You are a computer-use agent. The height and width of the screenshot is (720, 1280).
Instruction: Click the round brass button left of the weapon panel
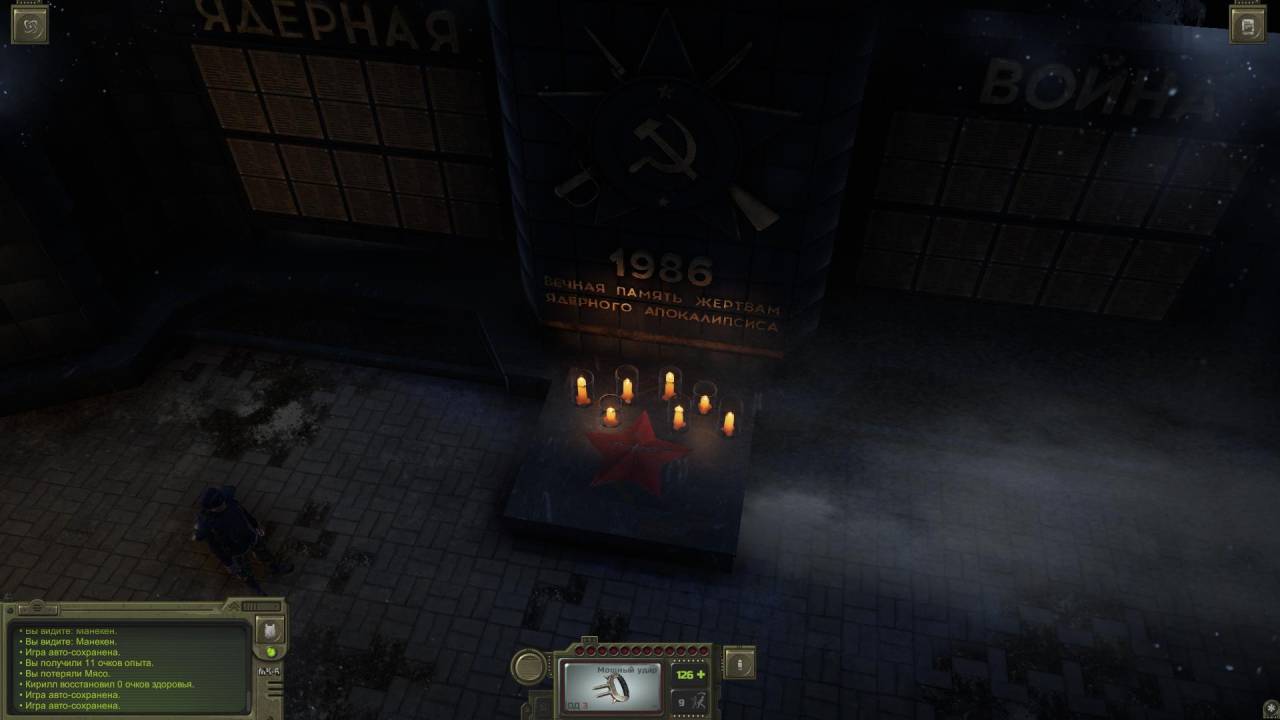[x=529, y=666]
